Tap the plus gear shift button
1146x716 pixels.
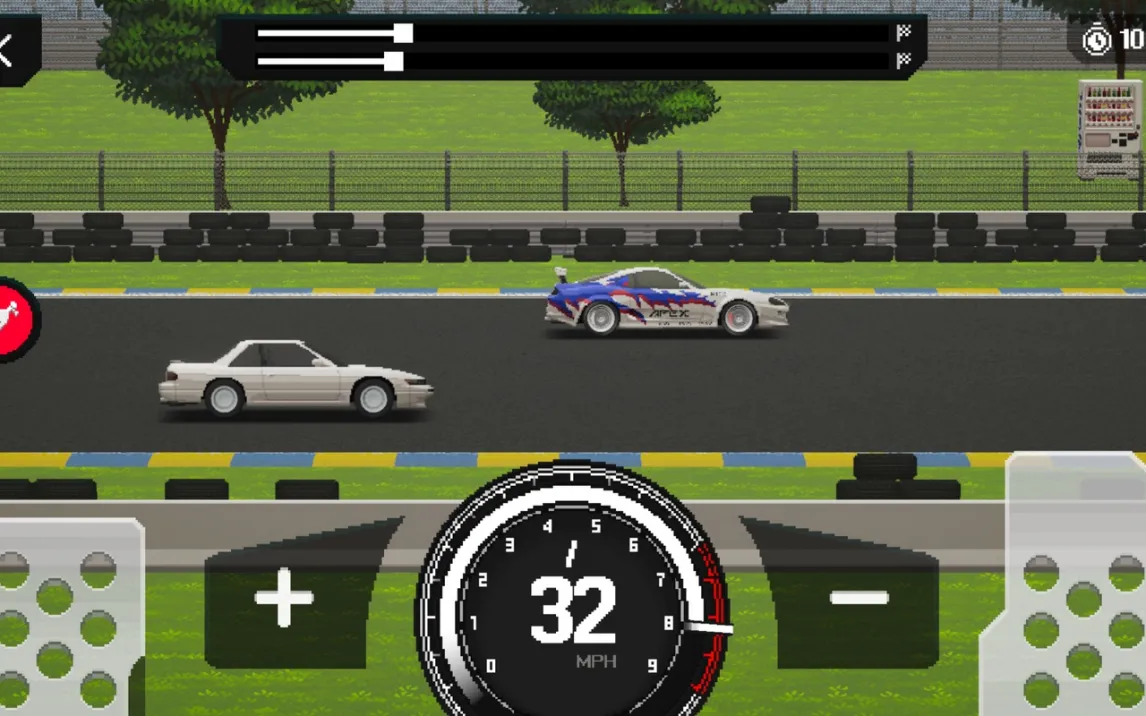pos(285,599)
